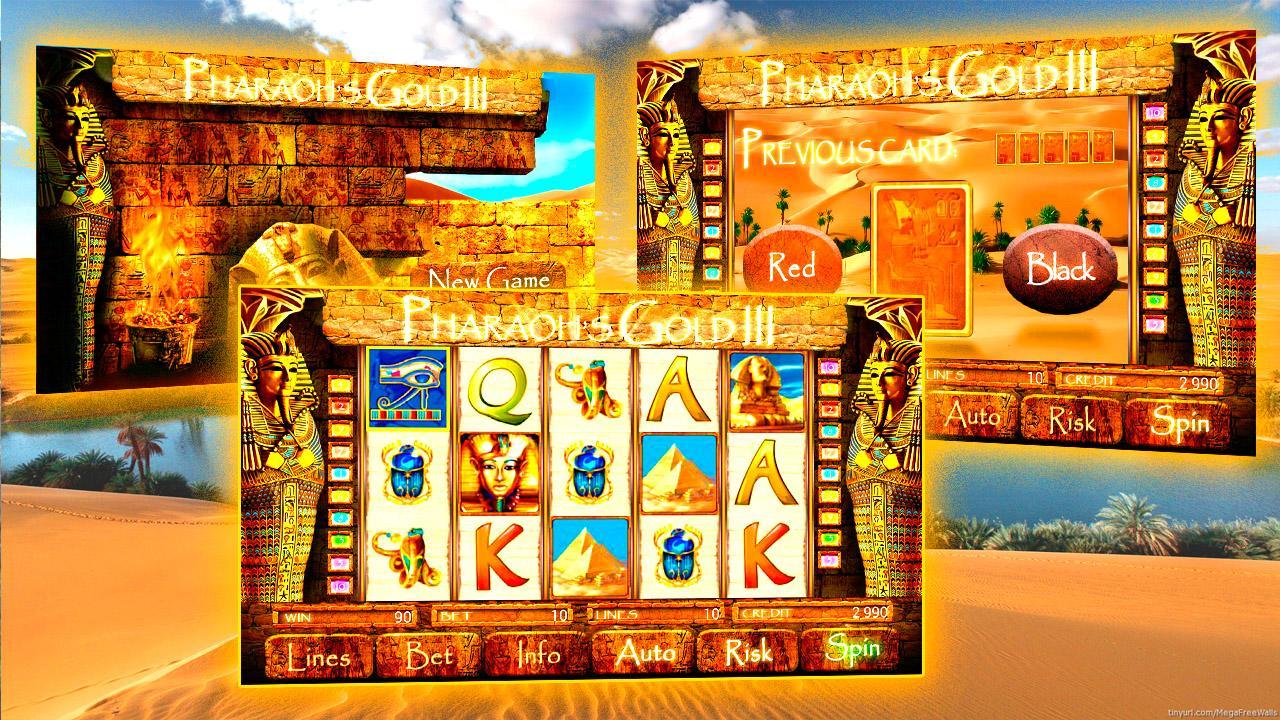Enable Auto play mode
This screenshot has width=1280, height=720.
(645, 651)
